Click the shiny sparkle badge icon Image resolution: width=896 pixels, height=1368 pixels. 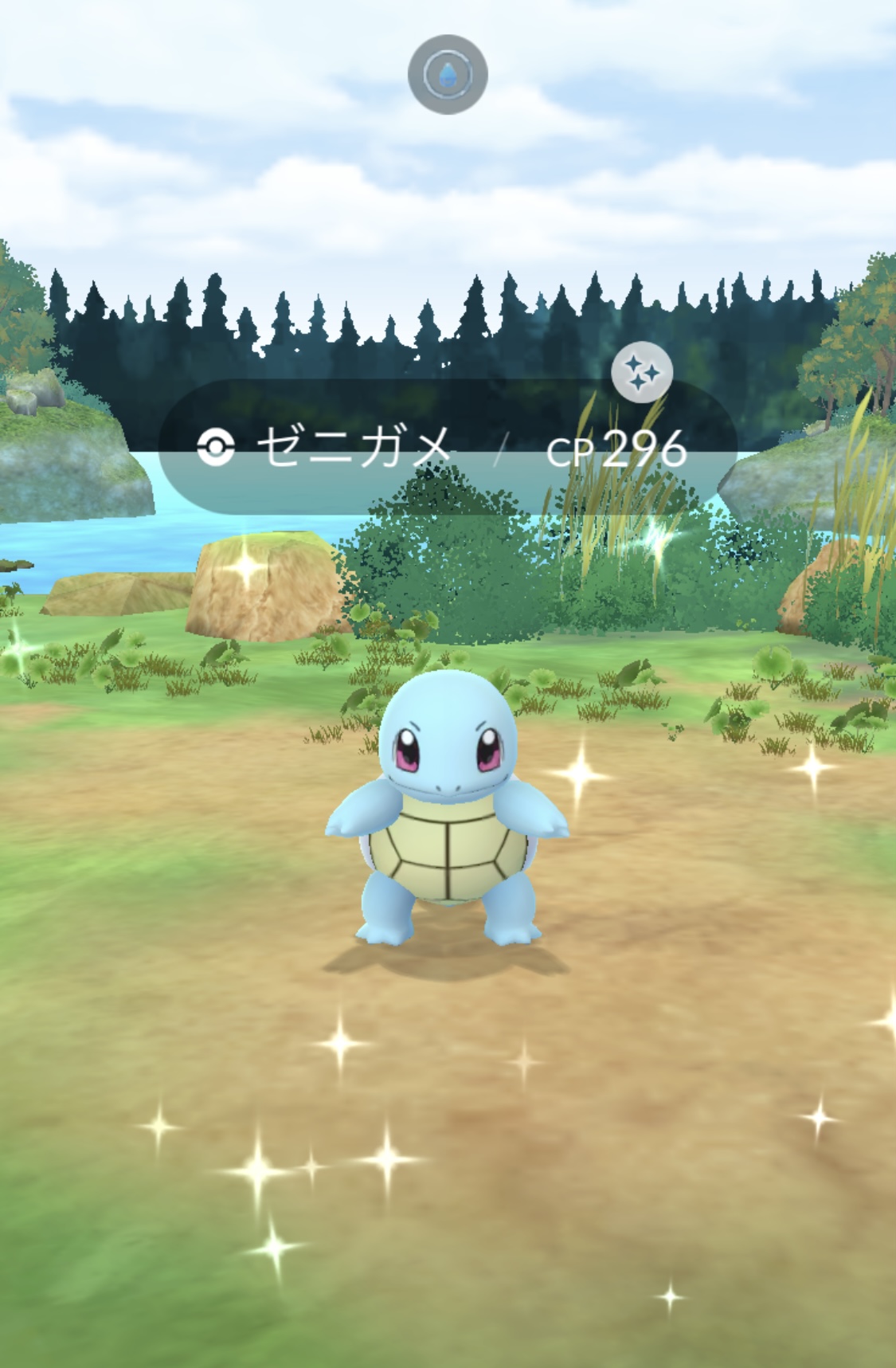click(x=642, y=372)
